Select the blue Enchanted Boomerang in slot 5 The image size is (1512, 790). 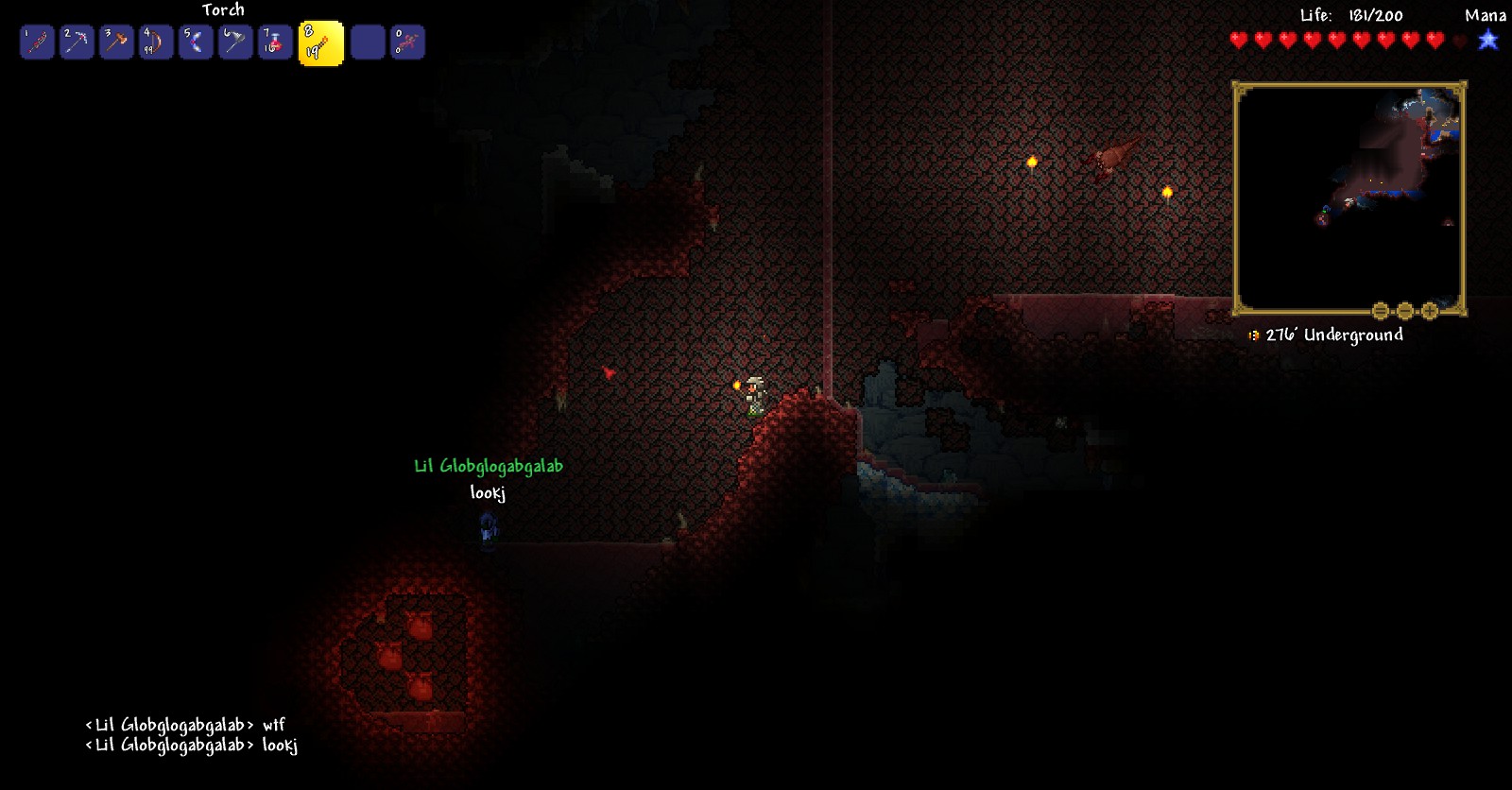[196, 42]
